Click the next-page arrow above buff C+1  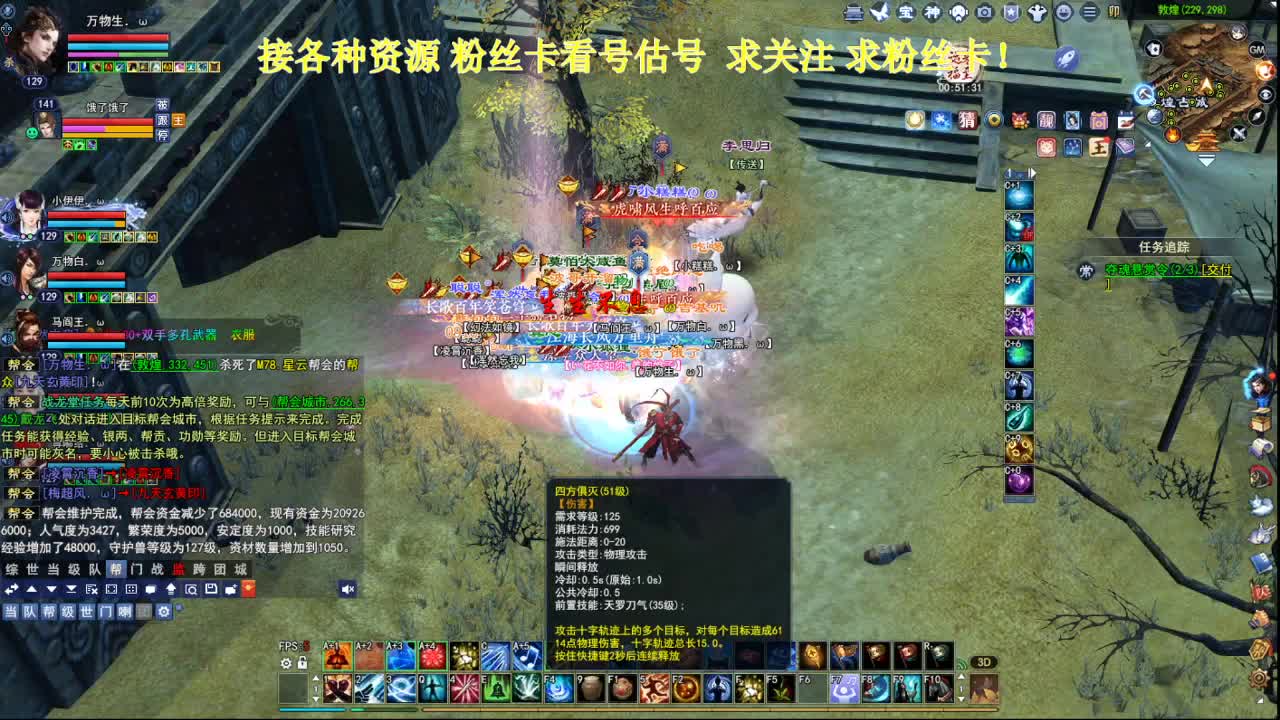(1033, 172)
